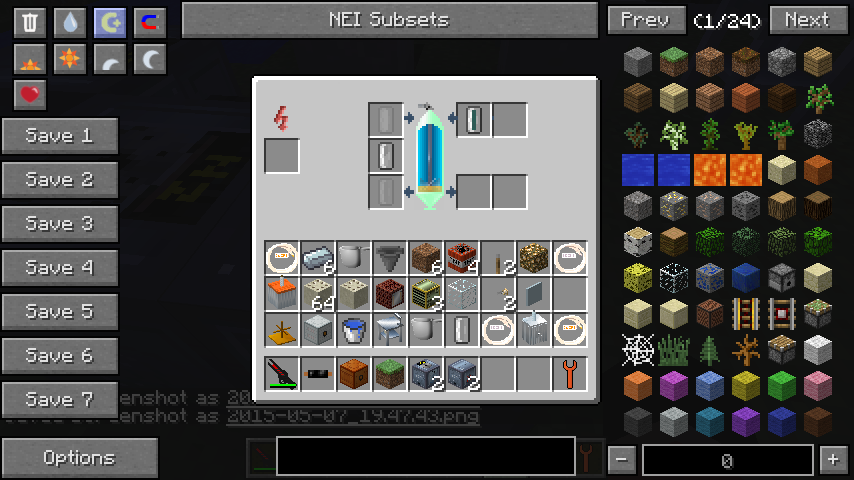This screenshot has width=854, height=480.
Task: Return to the previous item page
Action: [645, 20]
